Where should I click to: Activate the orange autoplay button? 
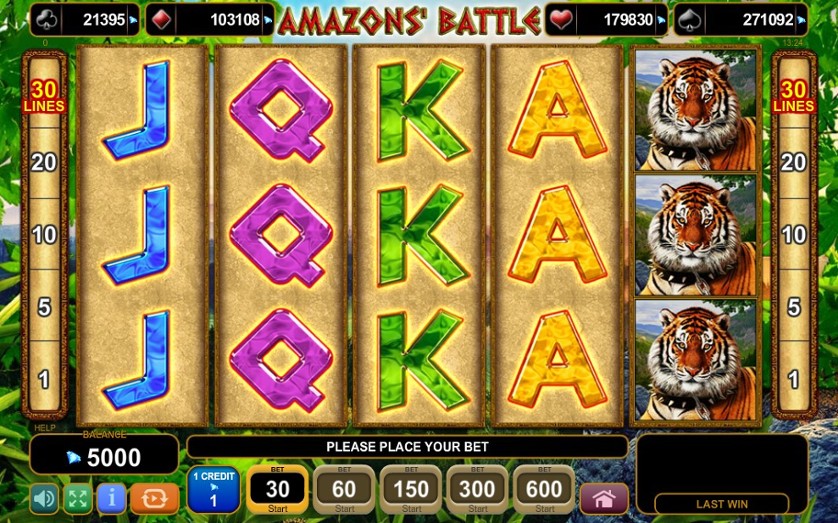click(x=154, y=498)
